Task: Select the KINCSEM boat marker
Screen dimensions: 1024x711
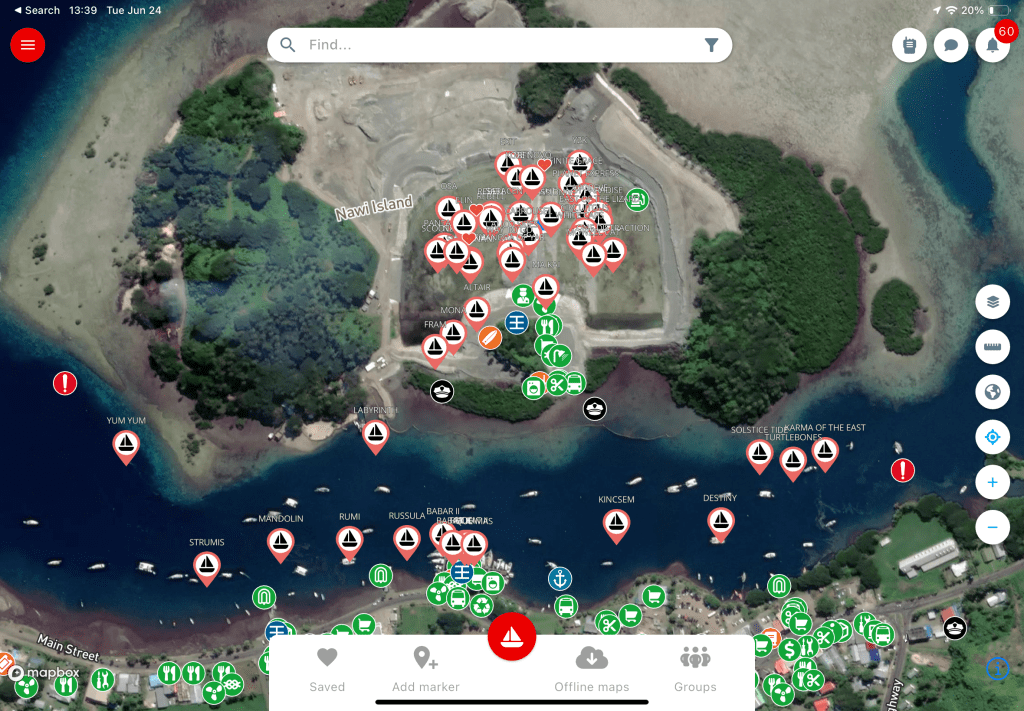Action: [616, 523]
